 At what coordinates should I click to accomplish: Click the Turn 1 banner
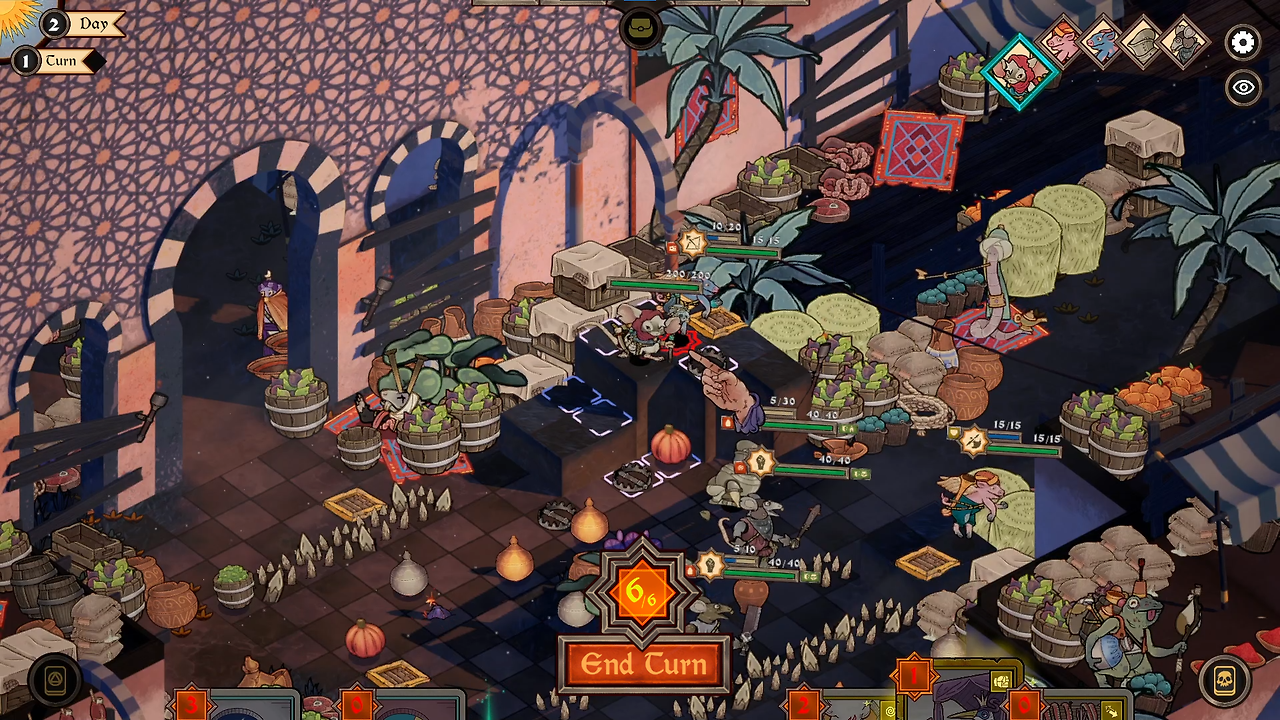click(62, 60)
